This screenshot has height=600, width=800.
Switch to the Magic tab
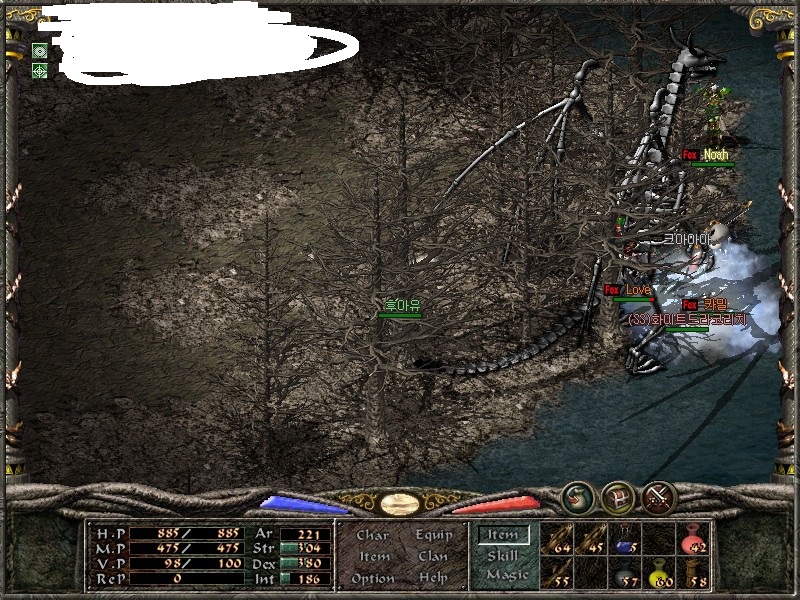tap(506, 575)
